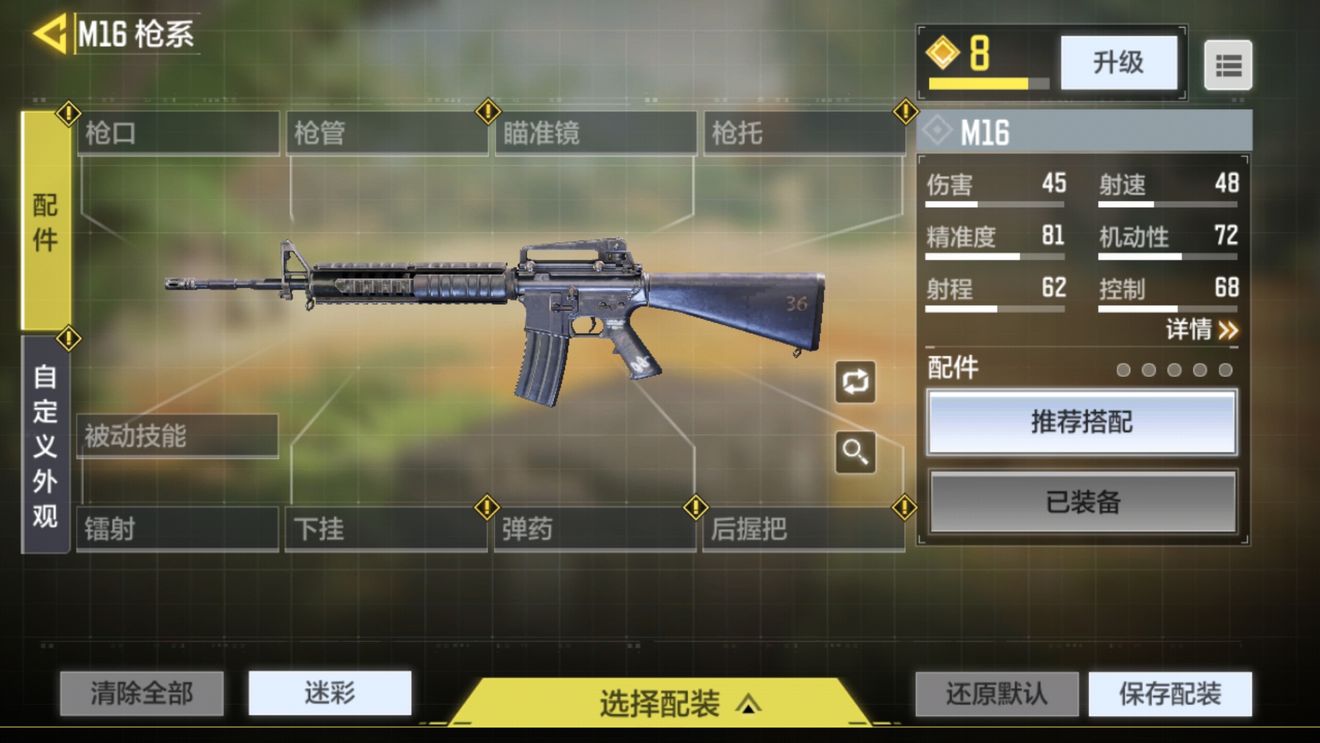Click the gold currency coin icon
Image resolution: width=1320 pixels, height=743 pixels.
pos(944,54)
